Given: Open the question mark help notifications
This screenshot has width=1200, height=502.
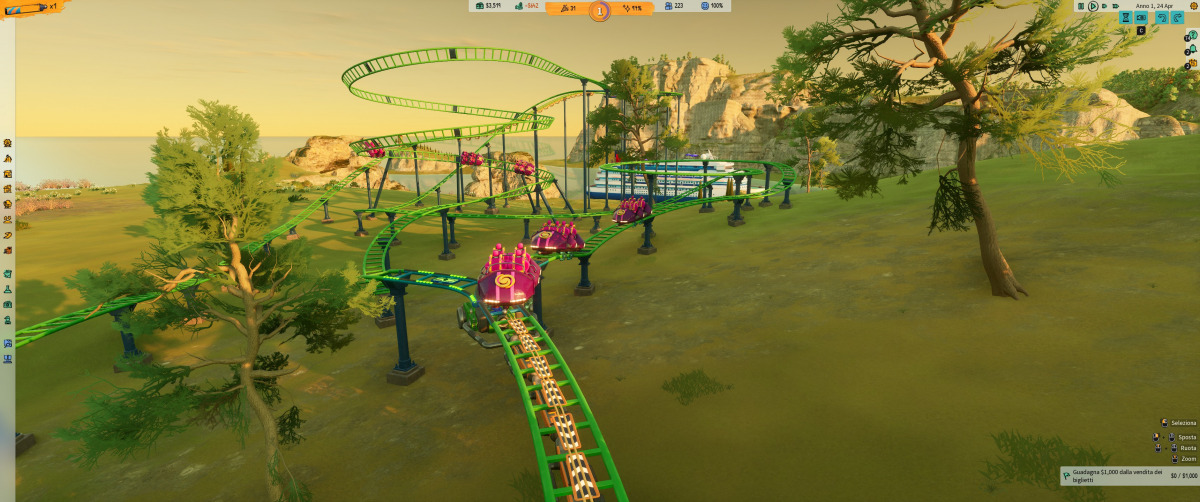Looking at the screenshot, I should 1193,35.
